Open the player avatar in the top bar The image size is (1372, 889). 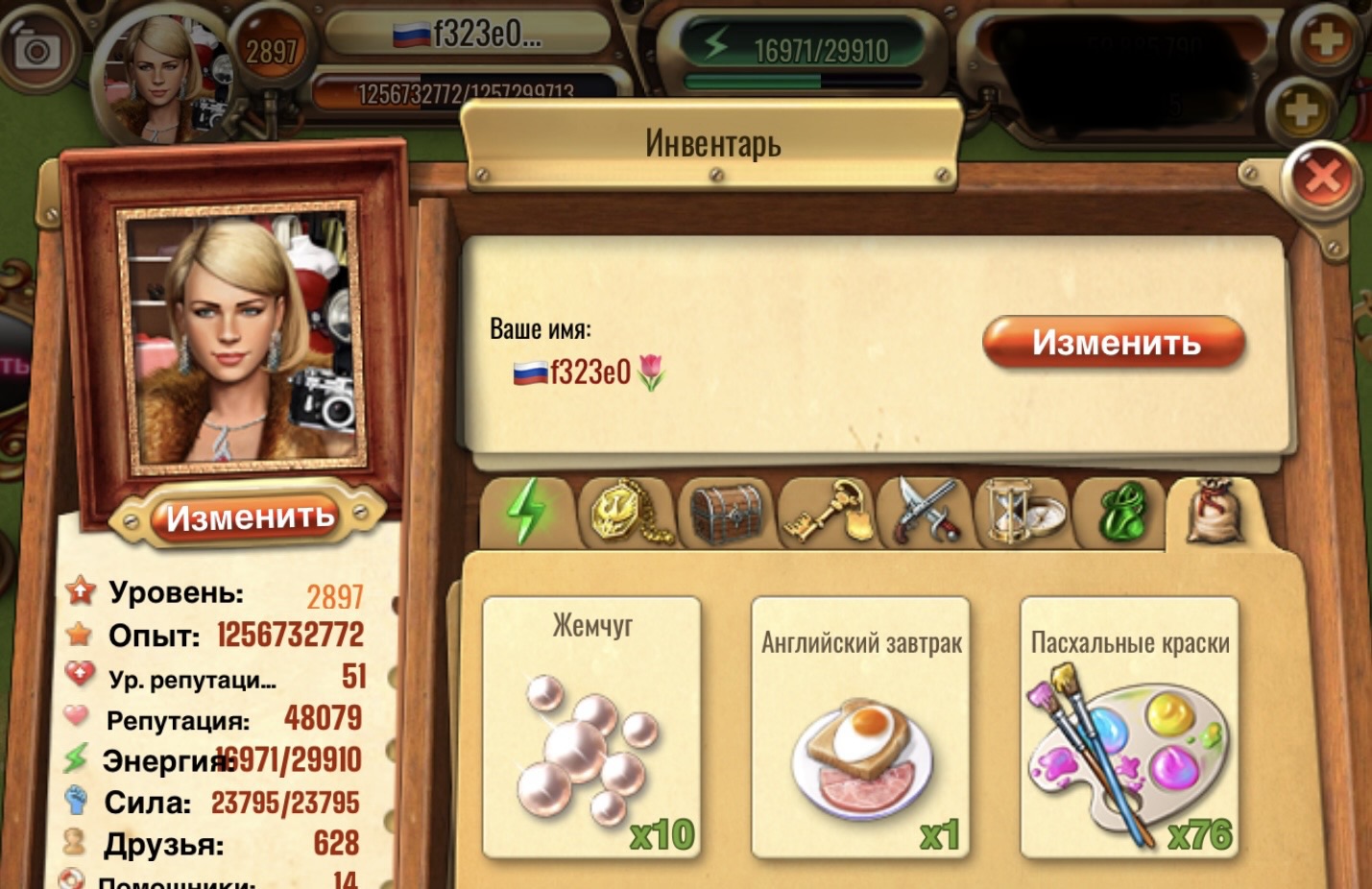point(165,79)
